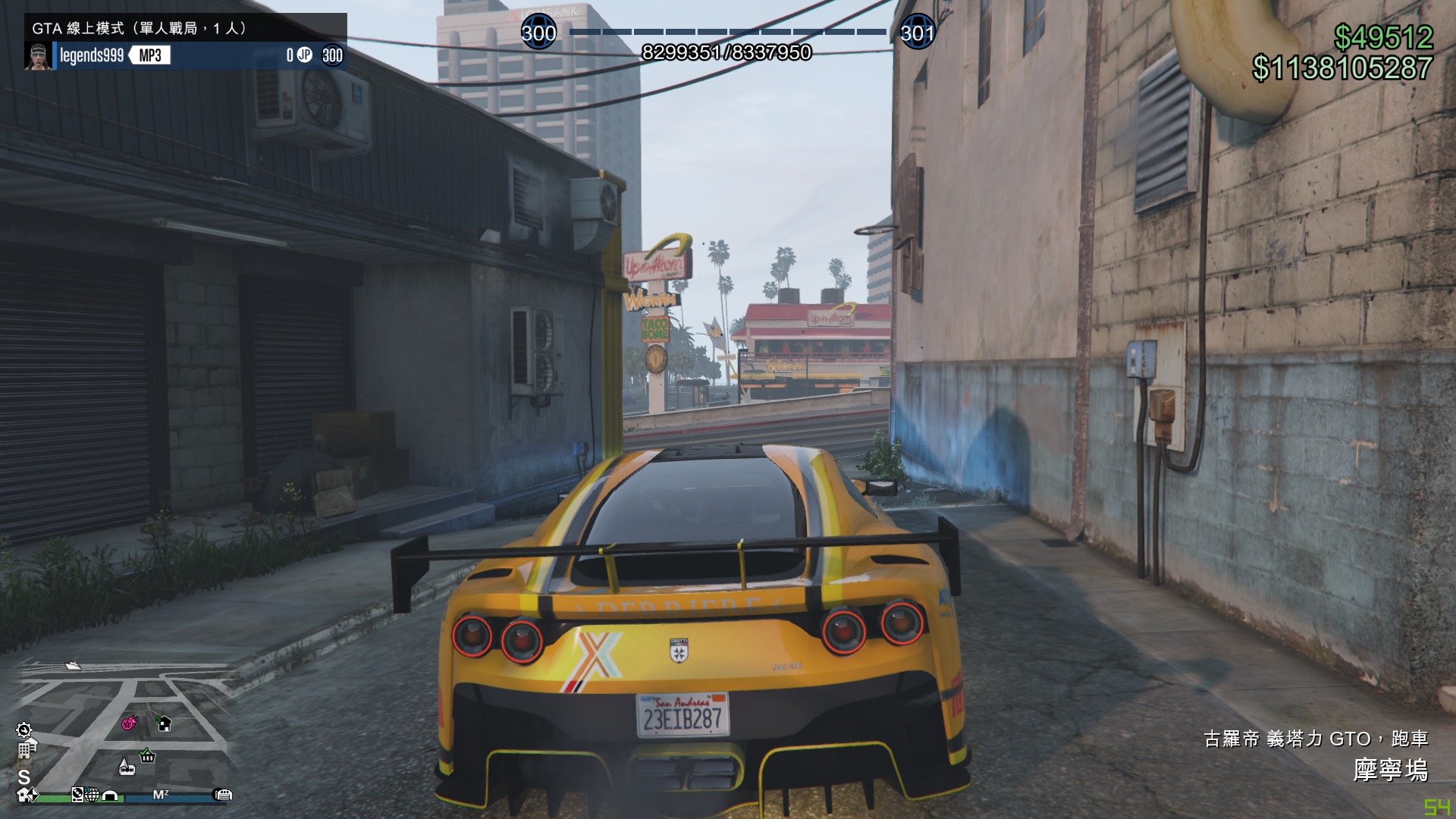Select the LS Customs wrench icon on minimap

pos(24,730)
